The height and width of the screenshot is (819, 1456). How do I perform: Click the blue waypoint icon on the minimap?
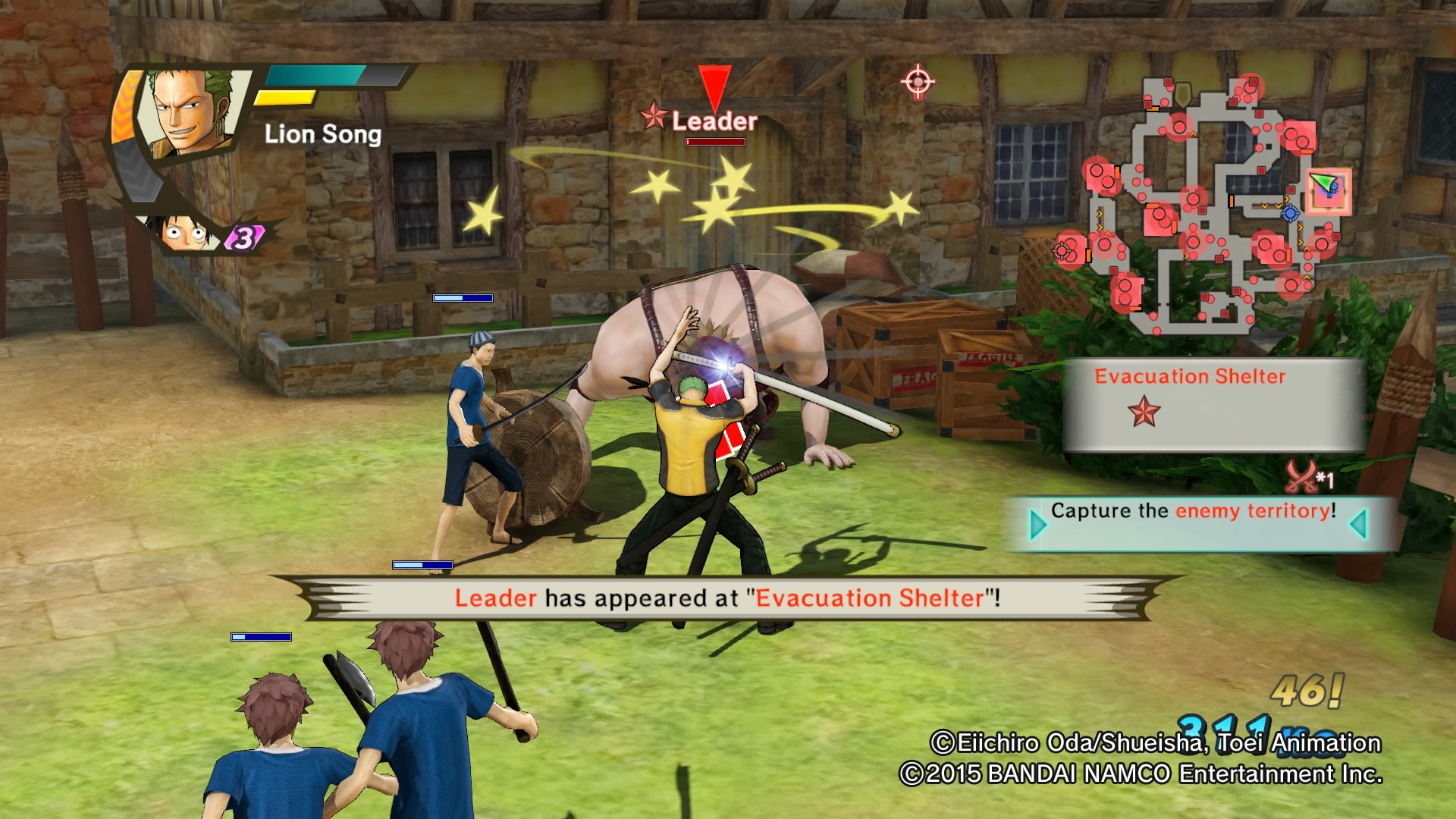coord(1291,214)
